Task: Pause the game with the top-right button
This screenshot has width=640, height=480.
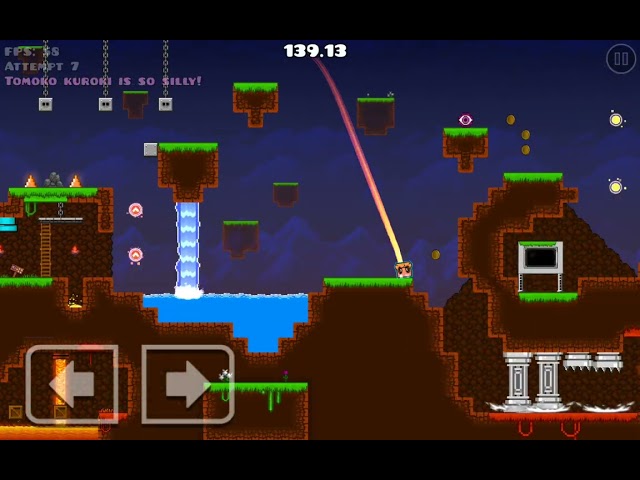Action: point(620,59)
